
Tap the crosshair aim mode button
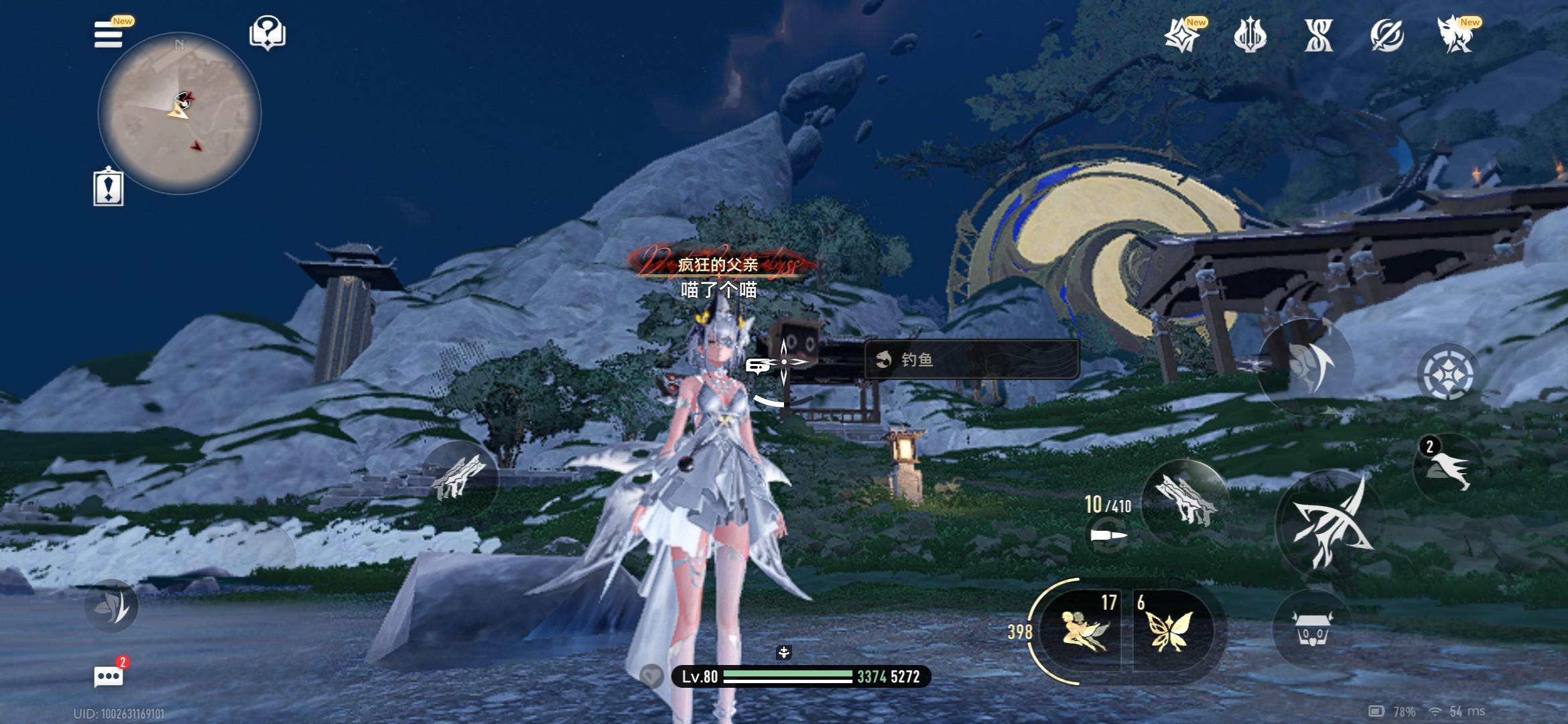pyautogui.click(x=1447, y=373)
